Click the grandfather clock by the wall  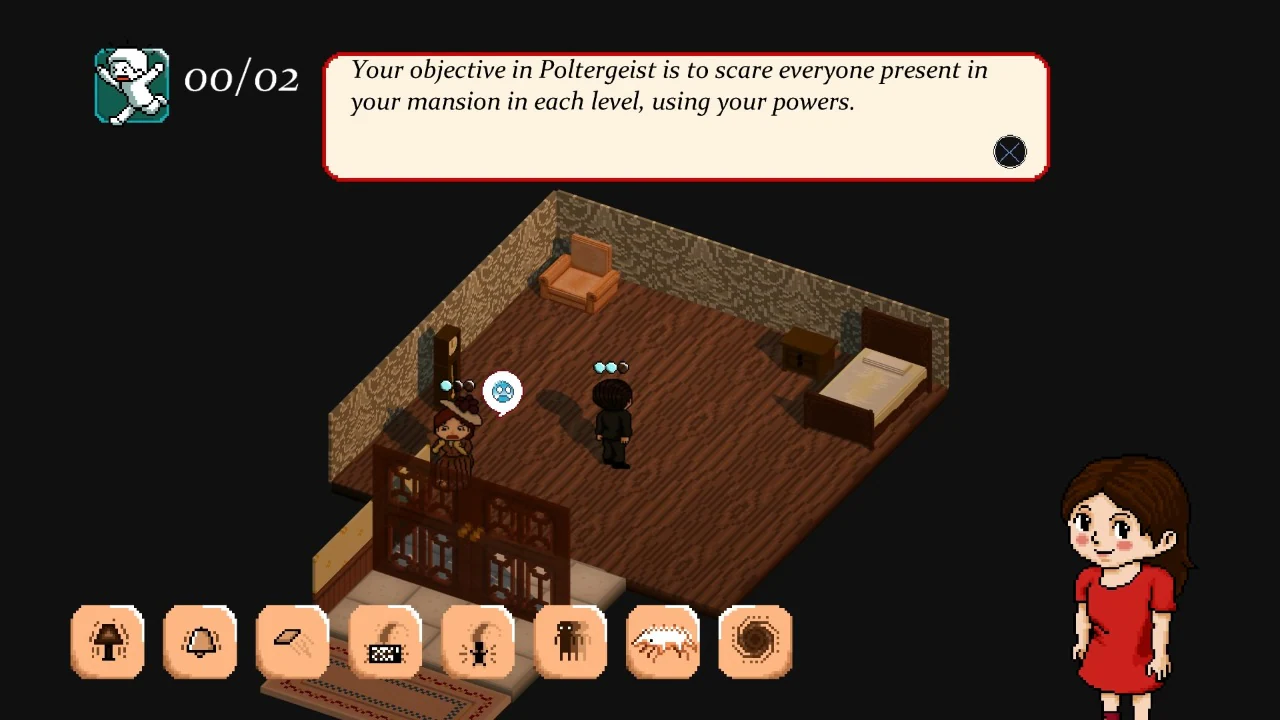coord(447,355)
